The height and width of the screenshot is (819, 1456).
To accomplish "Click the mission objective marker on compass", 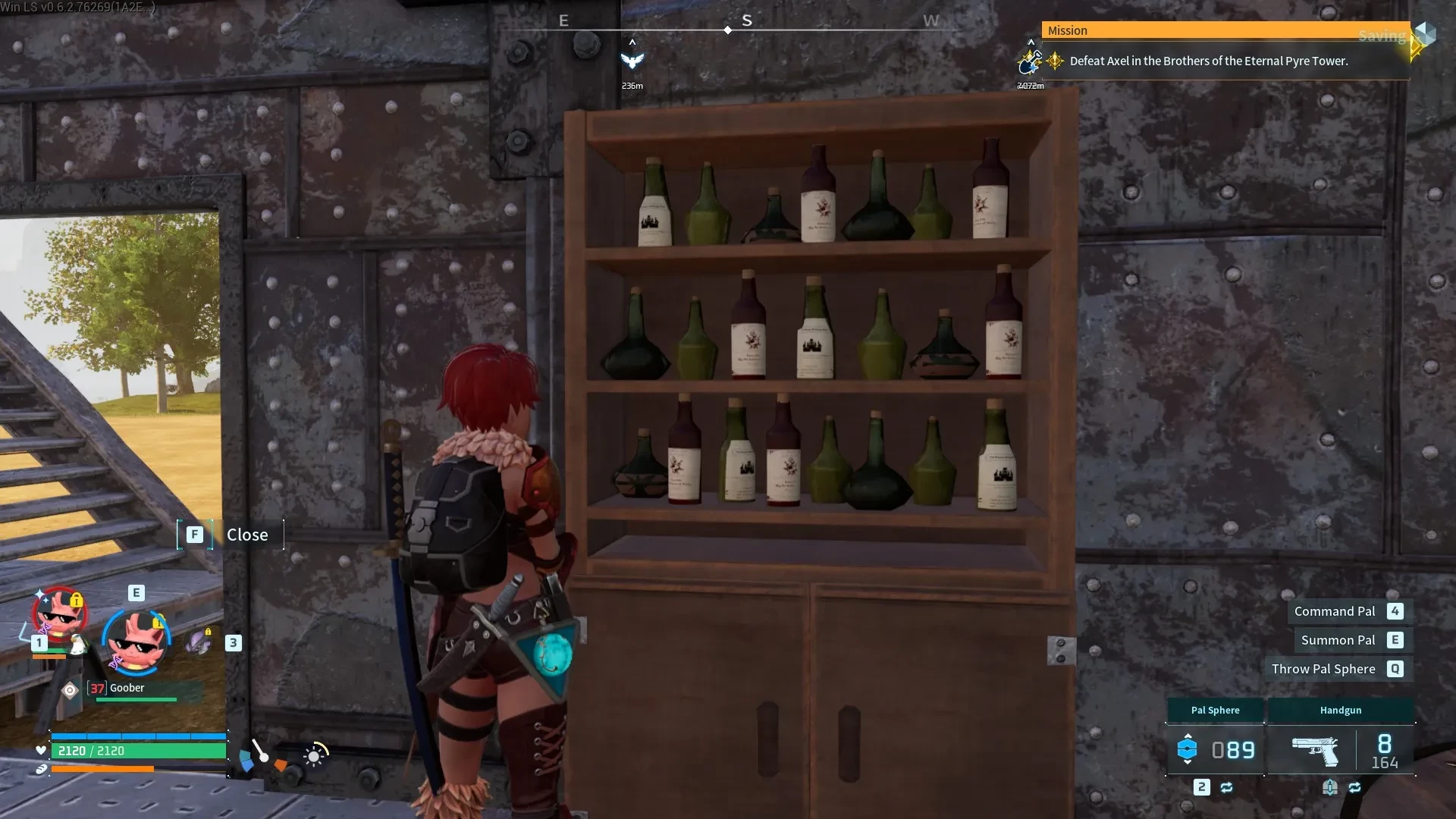I will [x=1030, y=61].
